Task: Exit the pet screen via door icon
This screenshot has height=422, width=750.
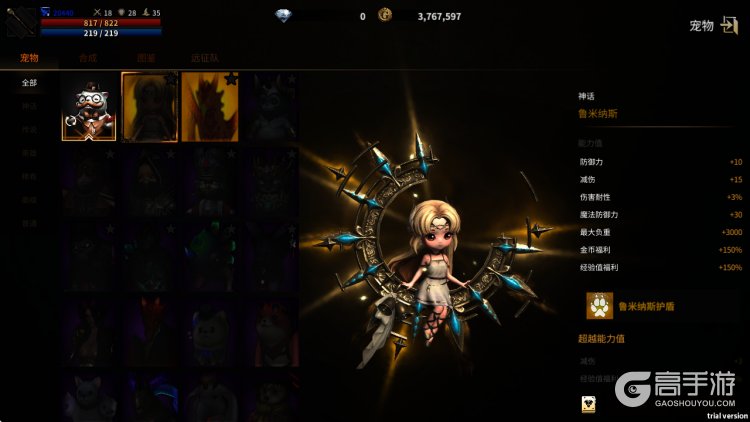Action: pyautogui.click(x=728, y=25)
